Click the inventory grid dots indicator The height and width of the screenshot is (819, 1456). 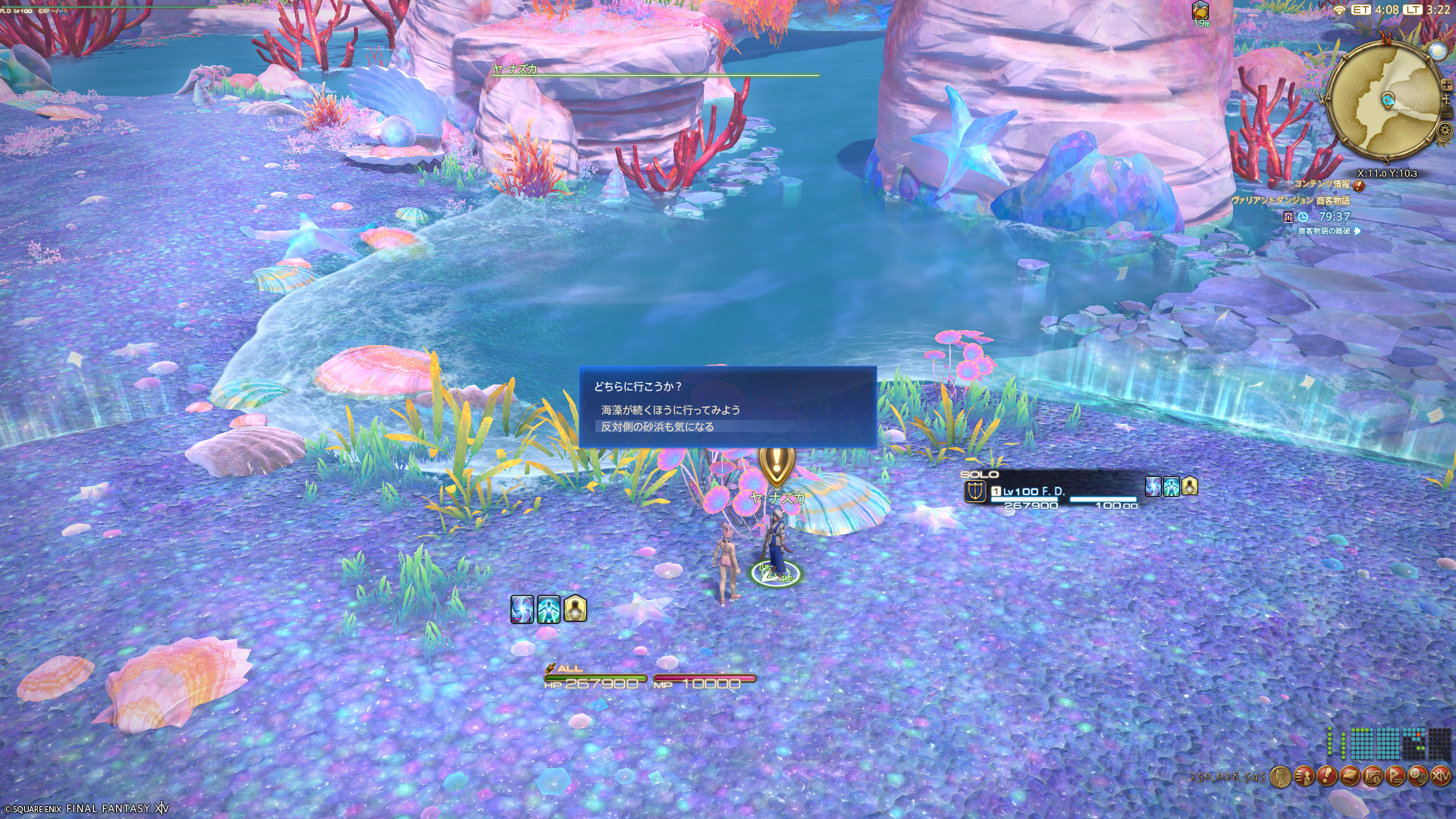coord(1389,743)
